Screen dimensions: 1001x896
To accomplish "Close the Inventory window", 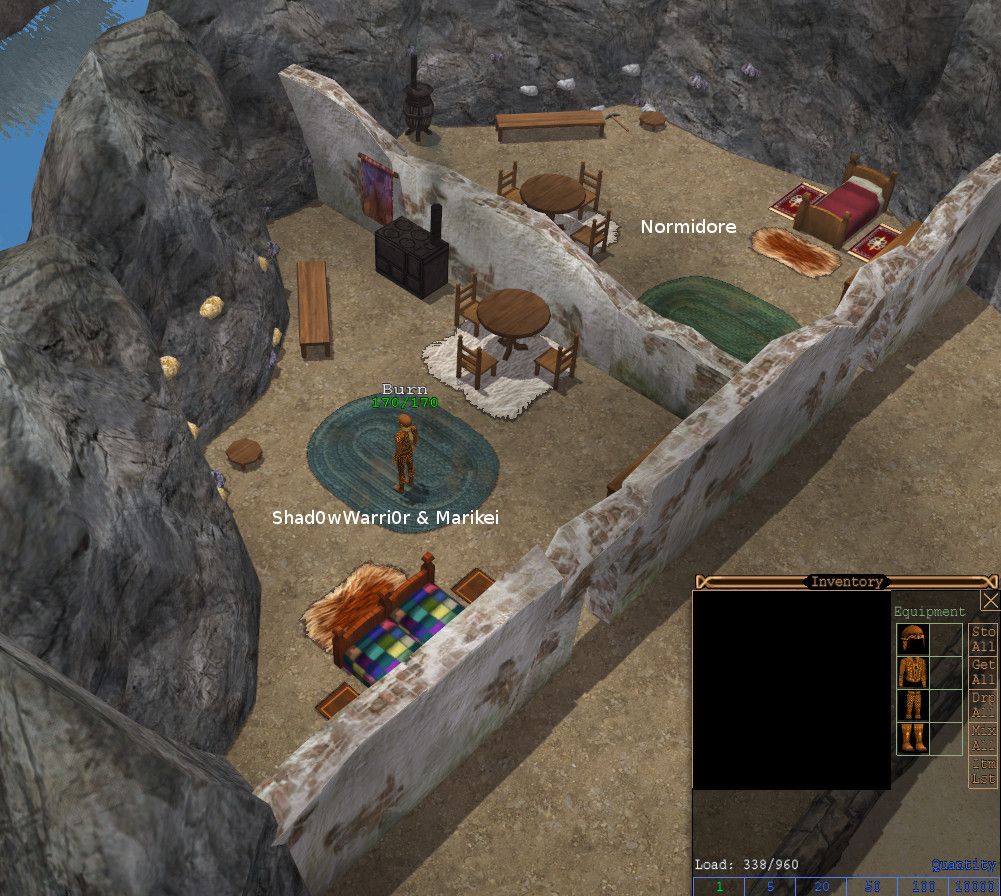I will tap(990, 600).
